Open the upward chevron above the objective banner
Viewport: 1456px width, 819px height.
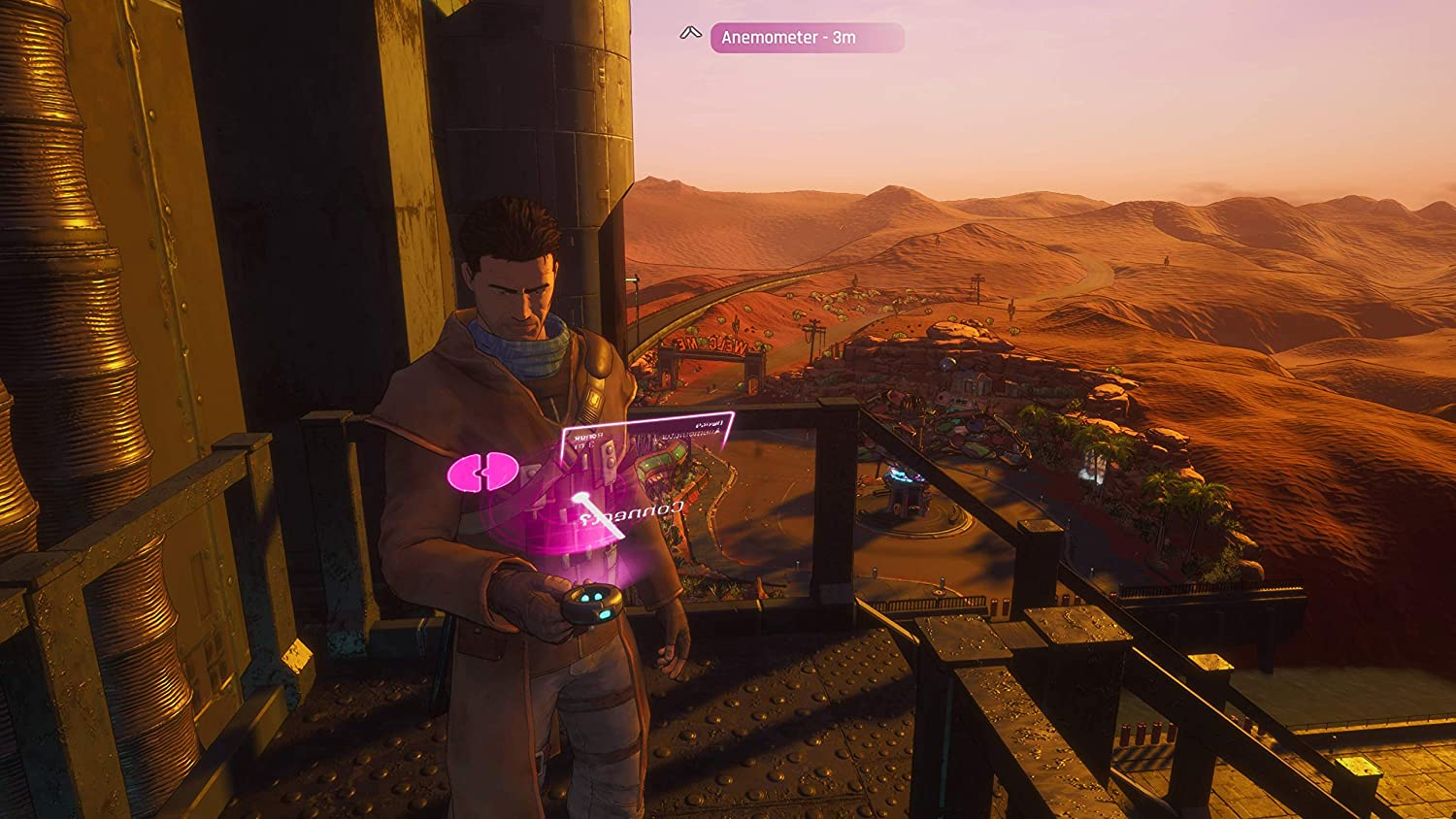click(691, 33)
